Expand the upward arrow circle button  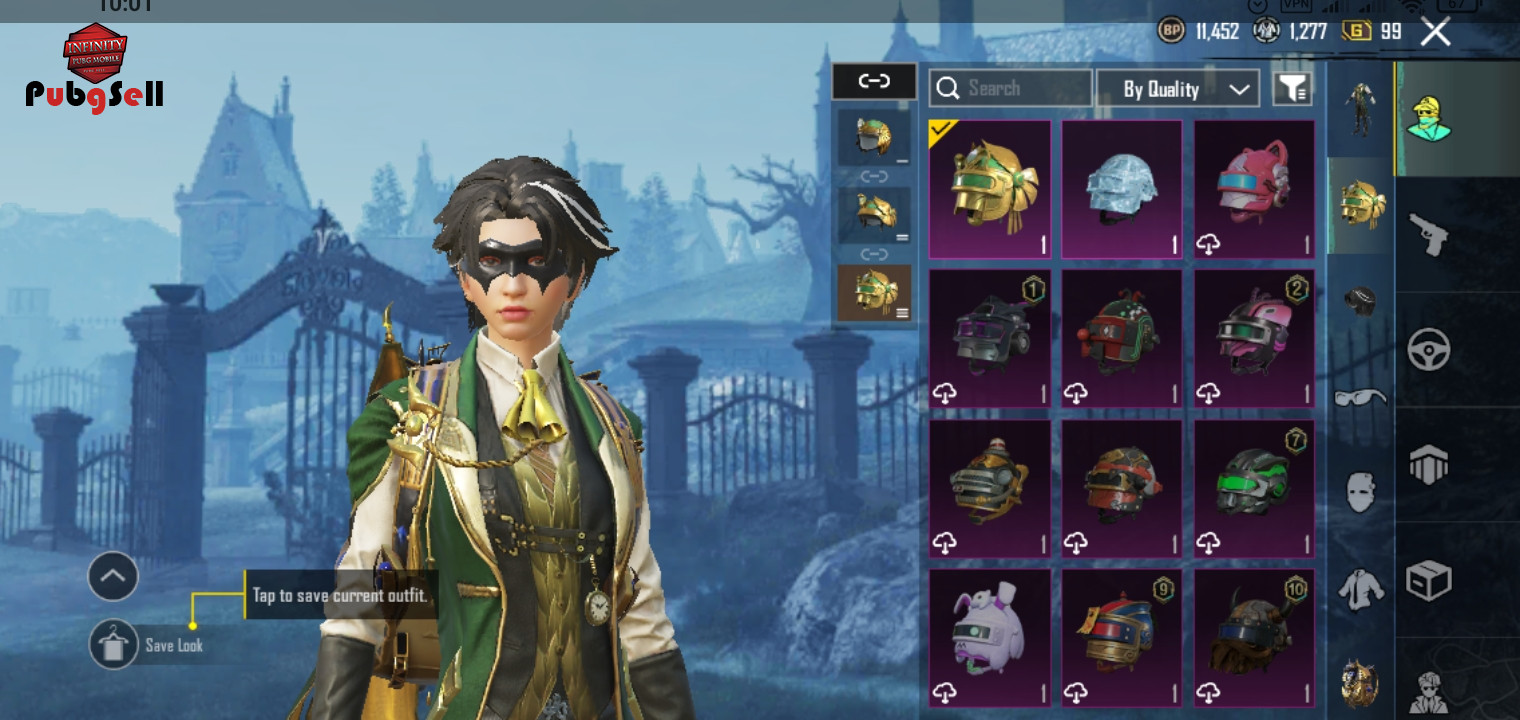[x=113, y=576]
